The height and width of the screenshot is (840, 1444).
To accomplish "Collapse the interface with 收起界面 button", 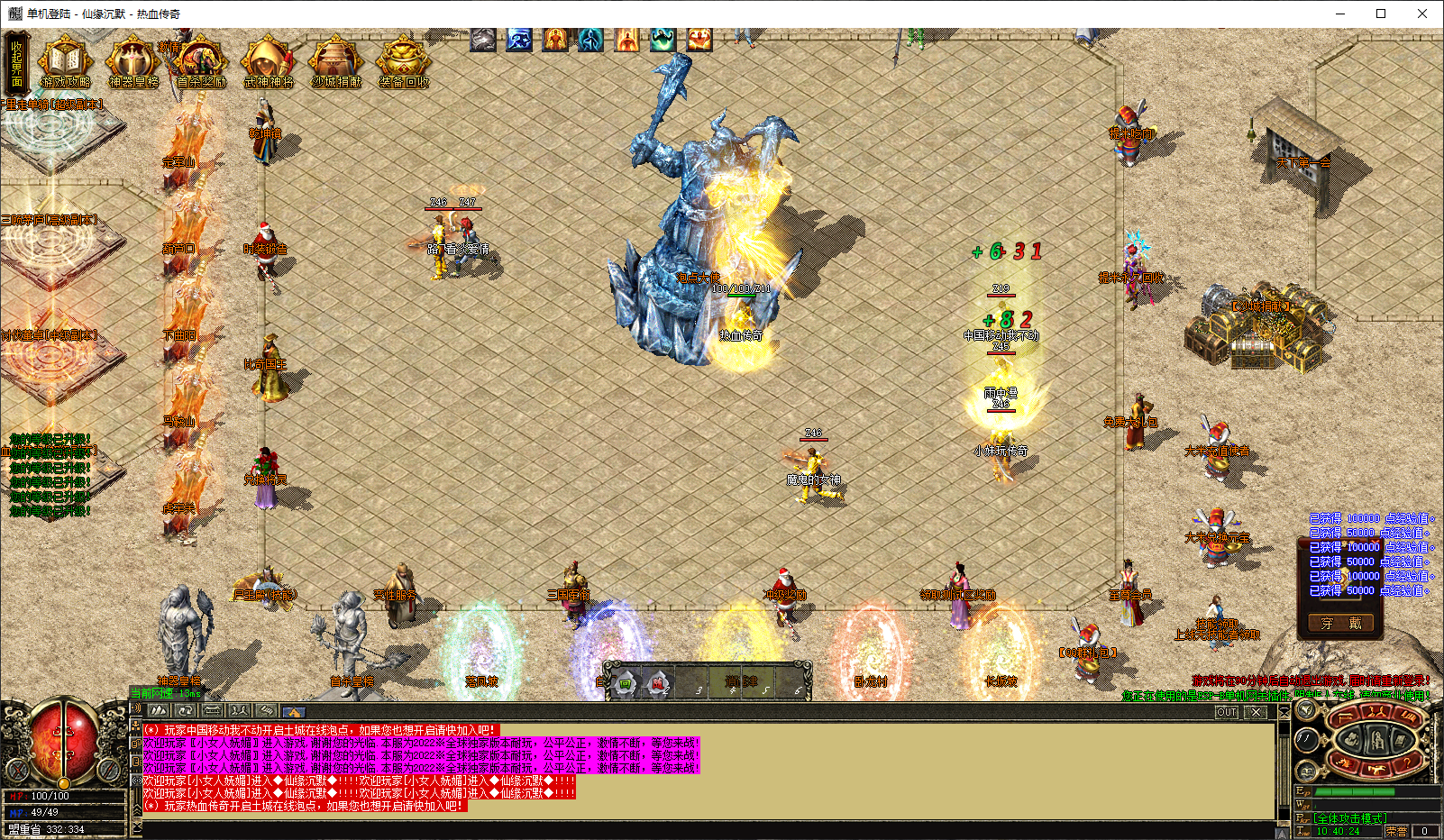I will 17,61.
